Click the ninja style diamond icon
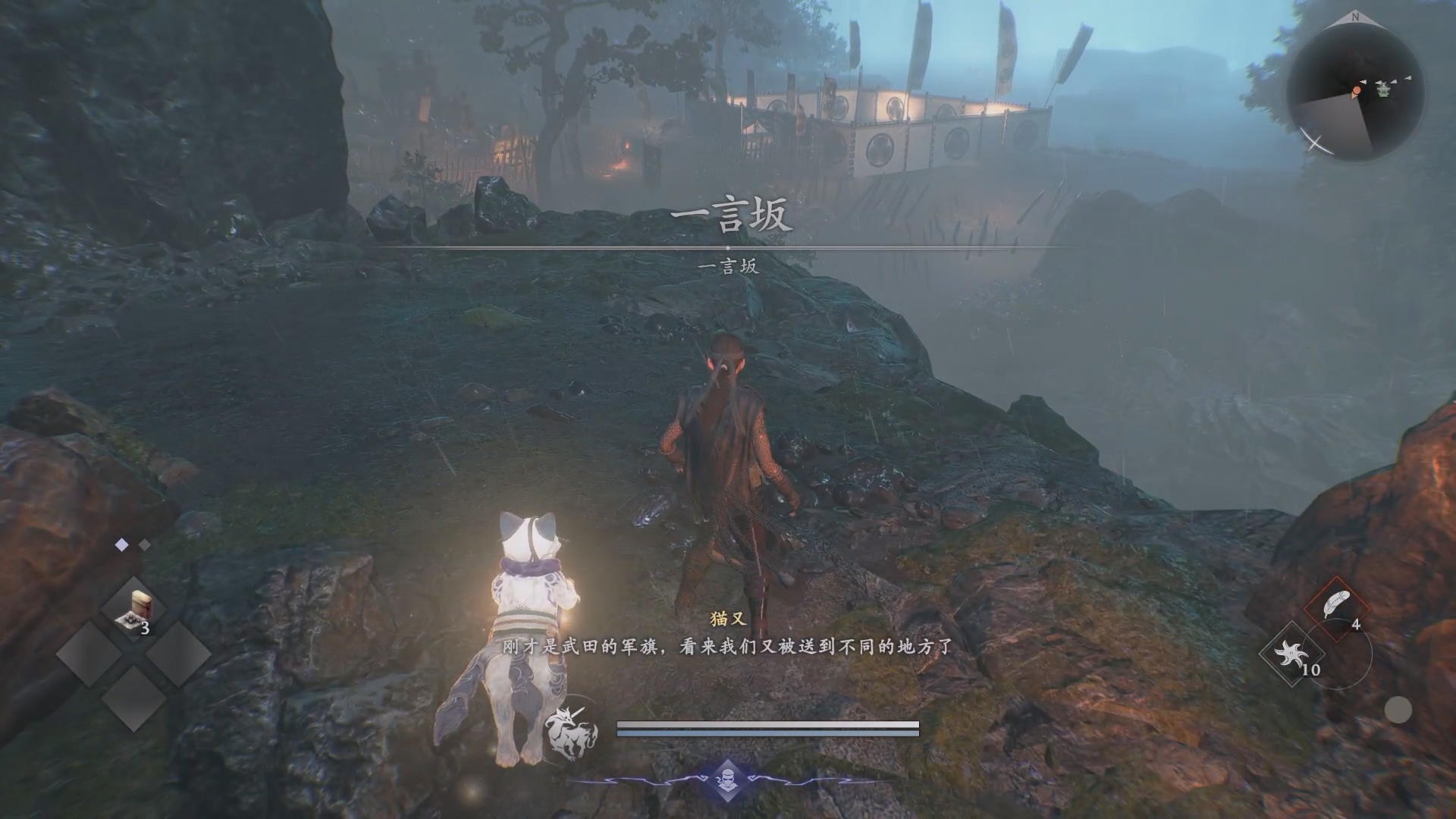The width and height of the screenshot is (1456, 819). click(x=727, y=780)
